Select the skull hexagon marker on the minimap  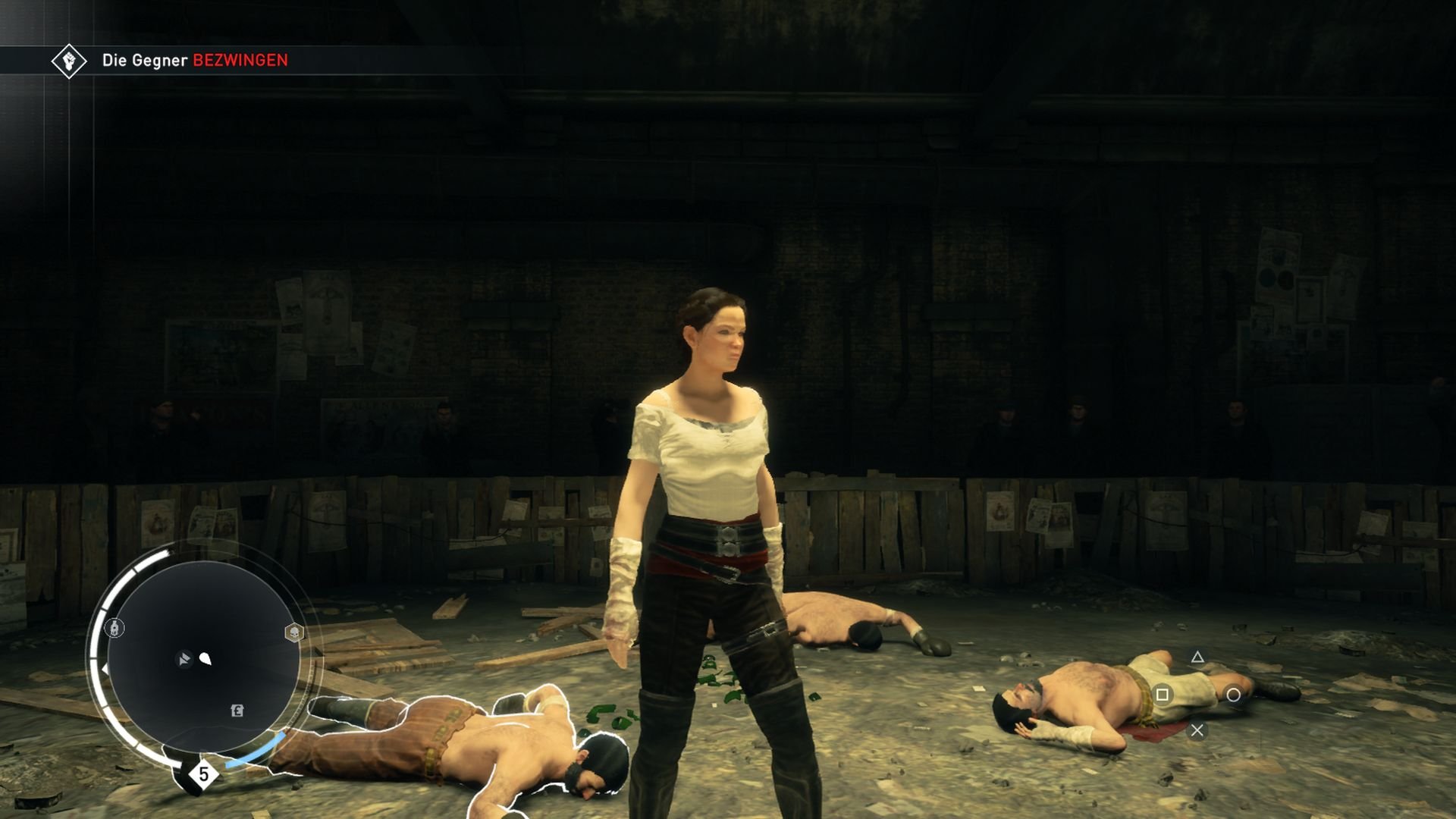(295, 632)
